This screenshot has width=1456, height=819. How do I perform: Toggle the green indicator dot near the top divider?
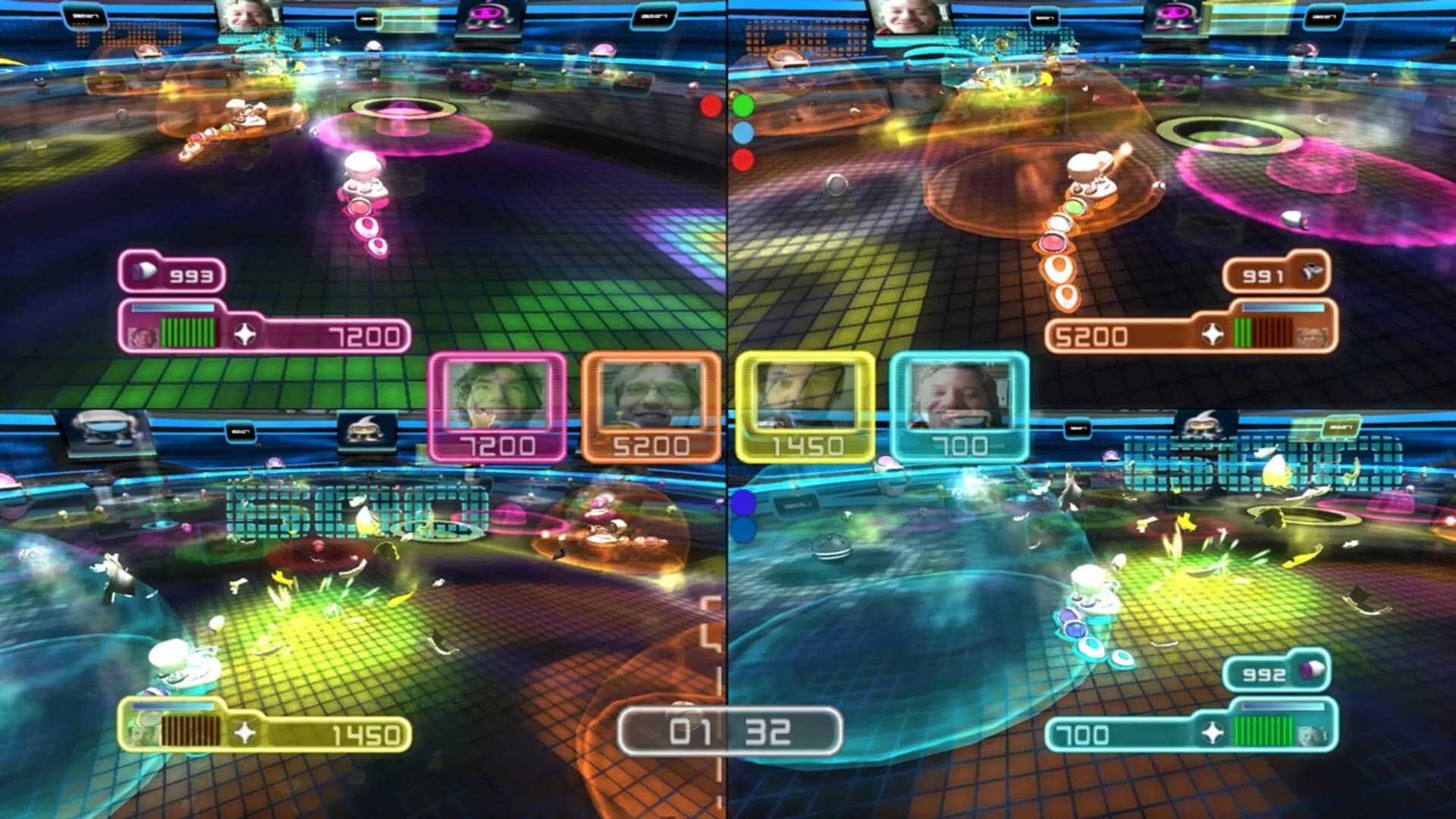pos(742,104)
